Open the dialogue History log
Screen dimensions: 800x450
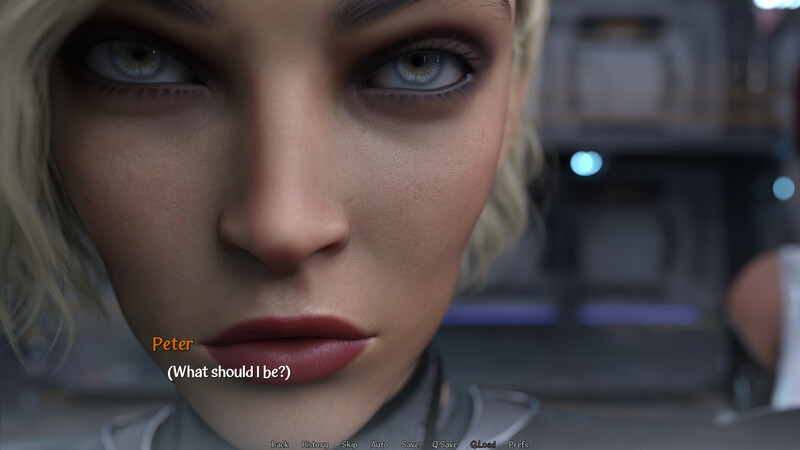point(314,444)
